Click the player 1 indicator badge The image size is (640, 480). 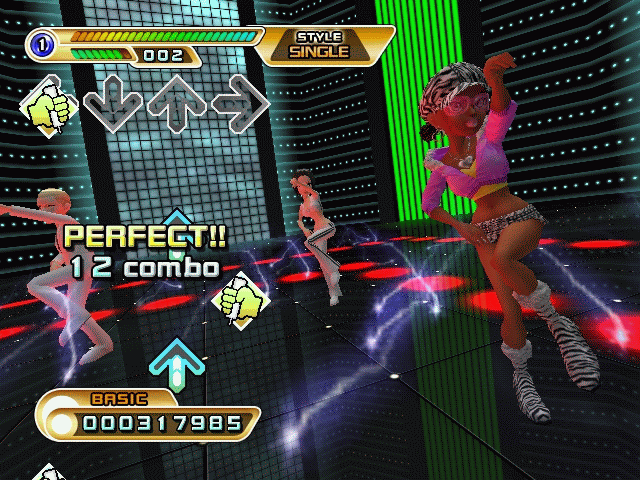coord(42,41)
